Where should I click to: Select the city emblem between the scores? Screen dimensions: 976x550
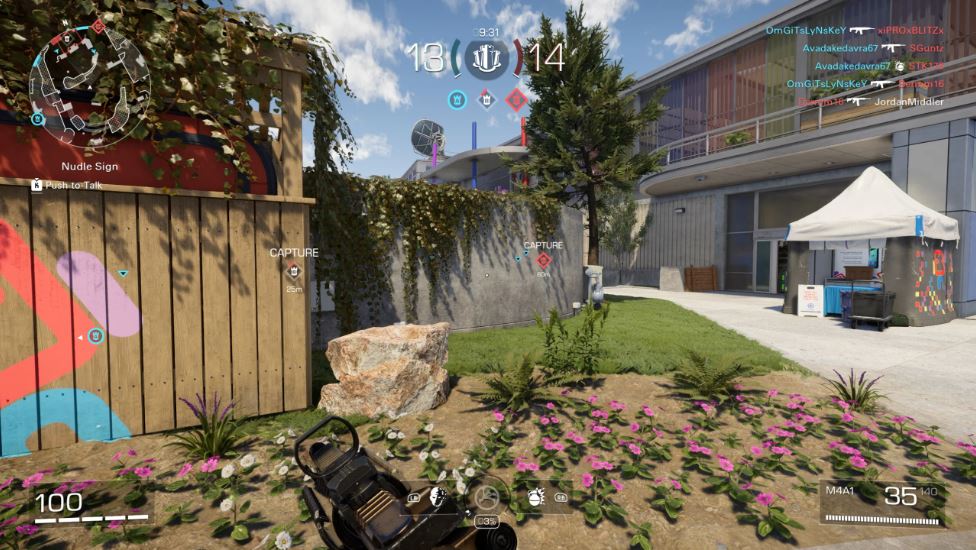click(487, 58)
